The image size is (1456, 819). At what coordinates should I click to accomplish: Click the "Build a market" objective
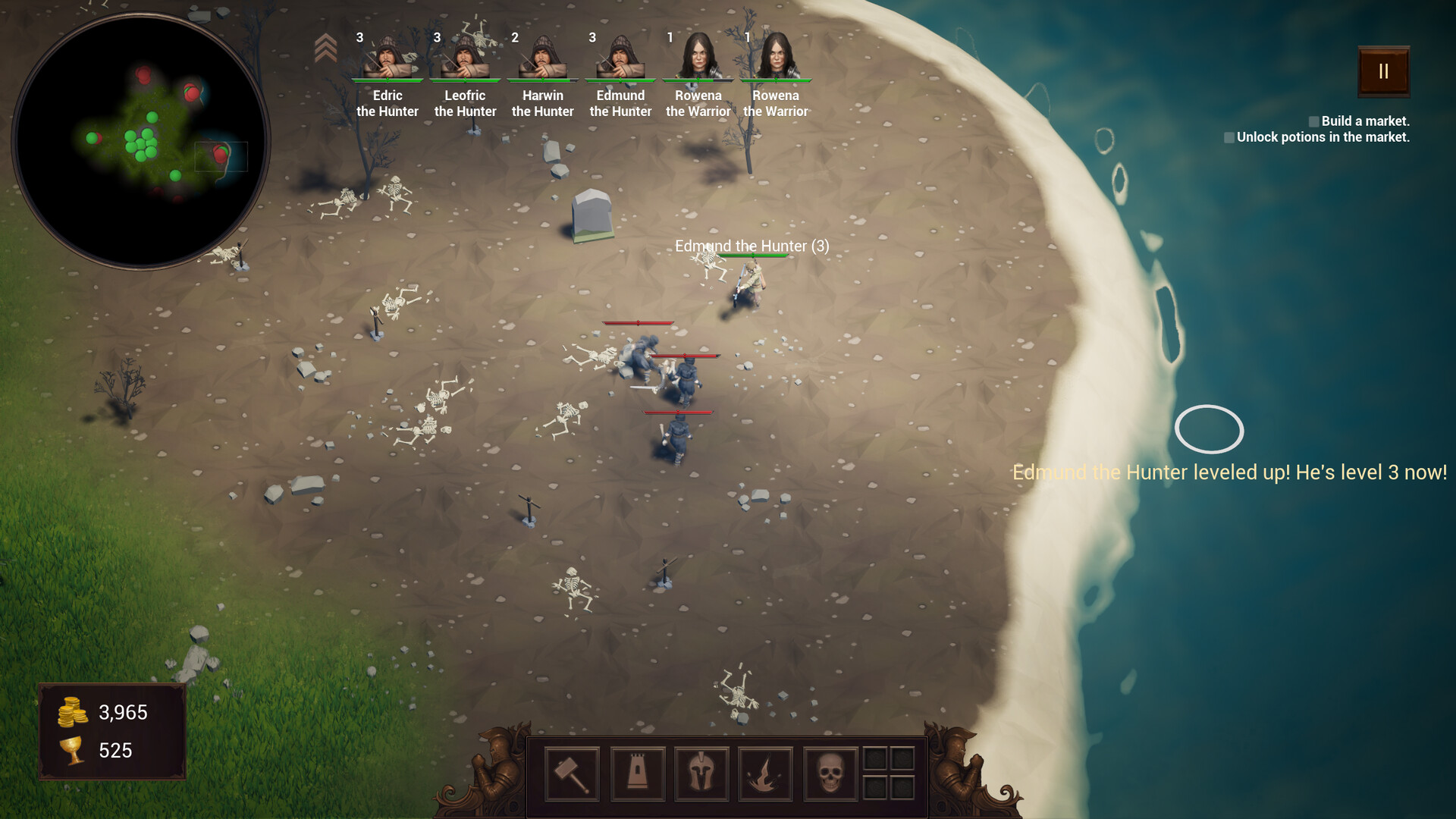tap(1364, 121)
